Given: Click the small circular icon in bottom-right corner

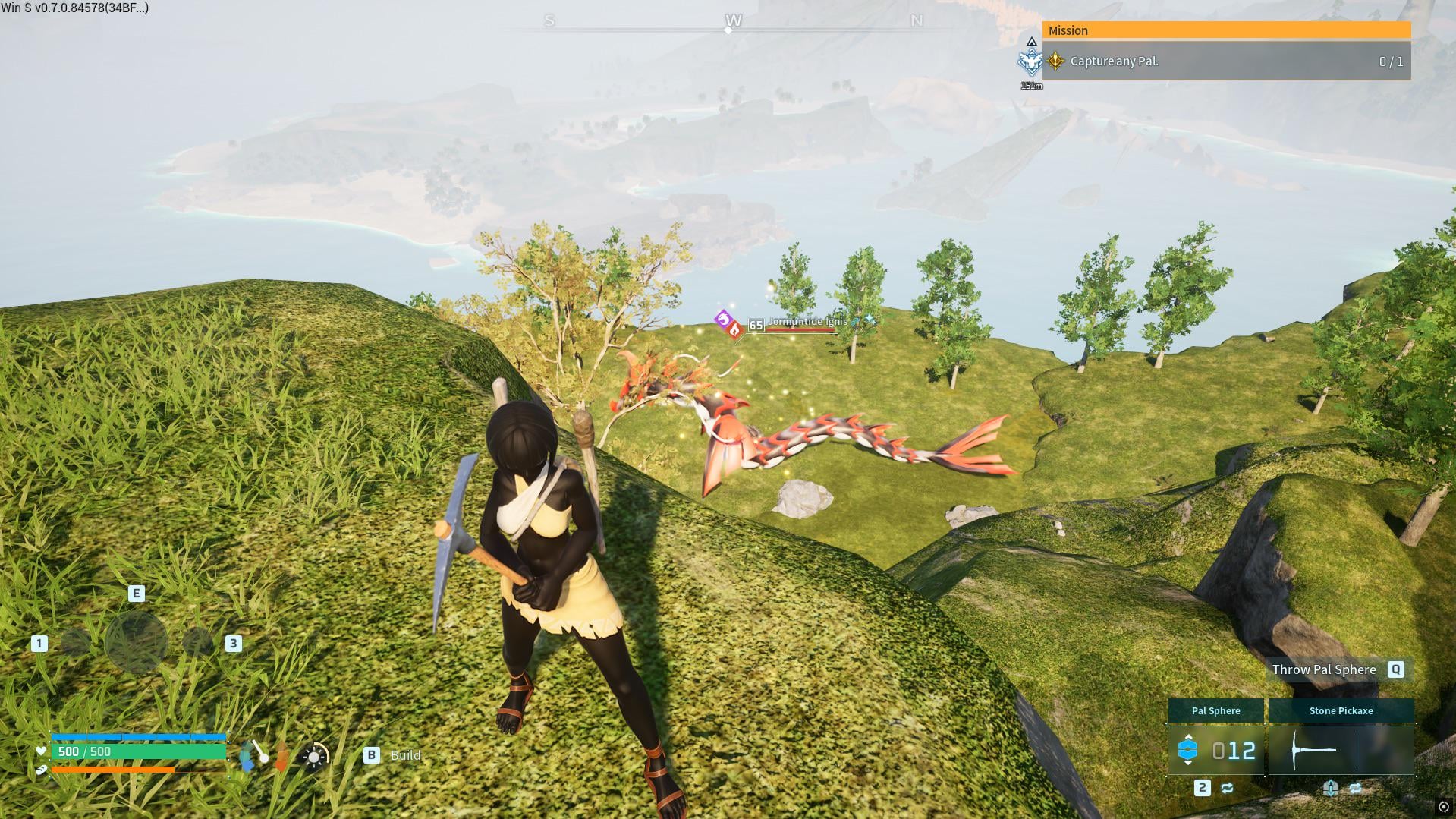Looking at the screenshot, I should tap(1443, 807).
